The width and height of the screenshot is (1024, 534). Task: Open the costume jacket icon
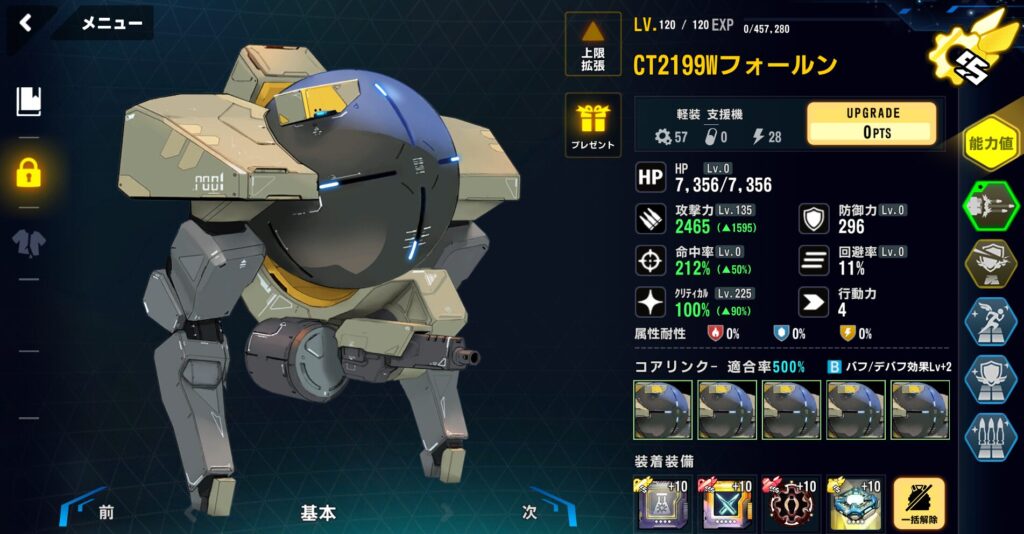tap(28, 243)
